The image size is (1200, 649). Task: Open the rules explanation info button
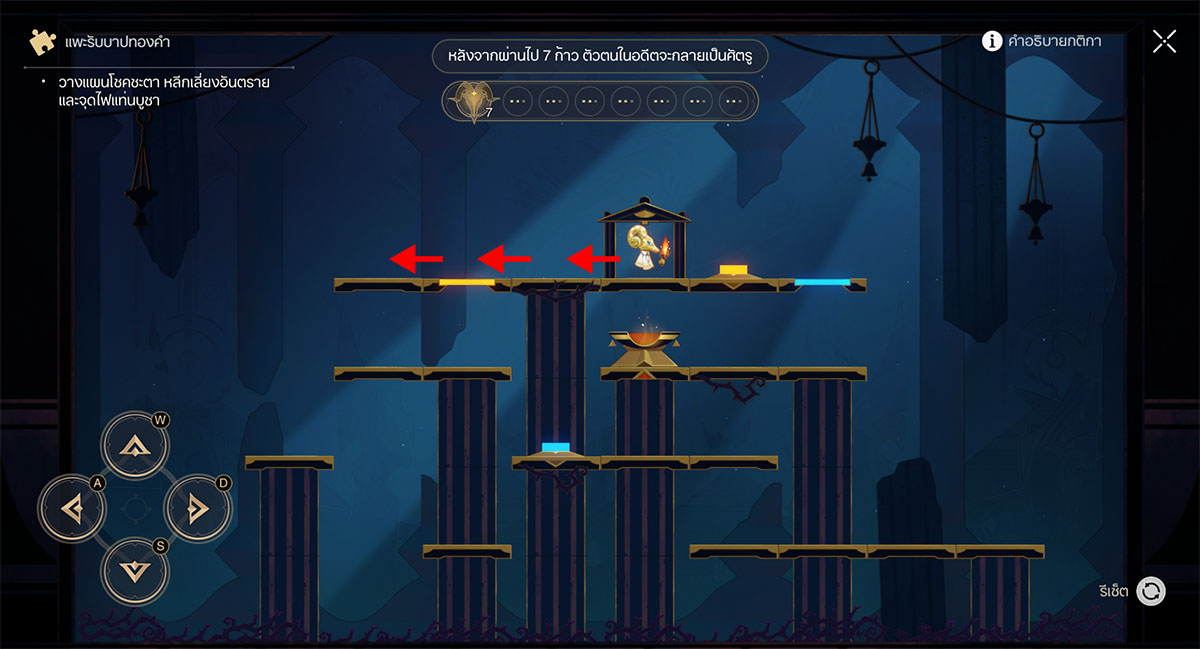(992, 41)
